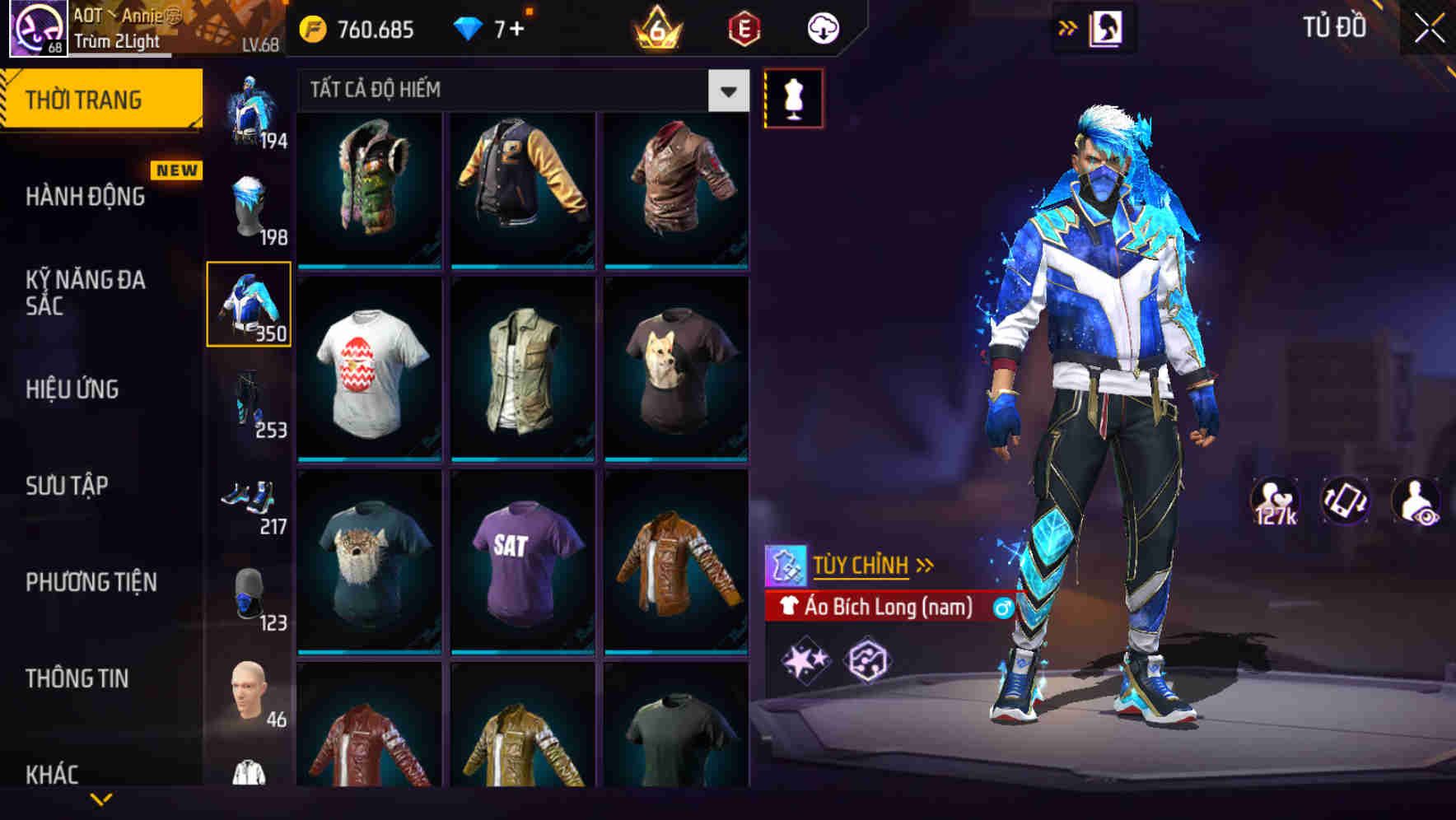The width and height of the screenshot is (1456, 820).
Task: Select the mannequin preset icon above item grid
Action: (792, 97)
